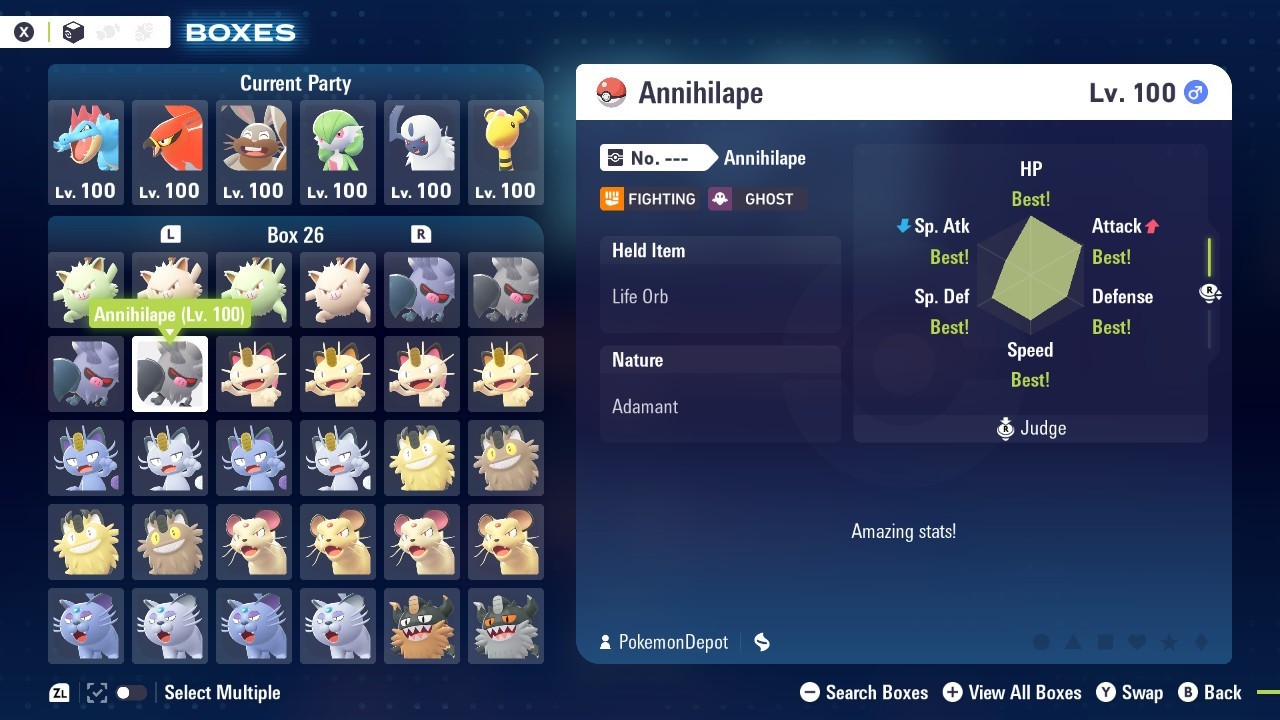The height and width of the screenshot is (720, 1280).
Task: Activate the Swap option
Action: coord(1129,692)
